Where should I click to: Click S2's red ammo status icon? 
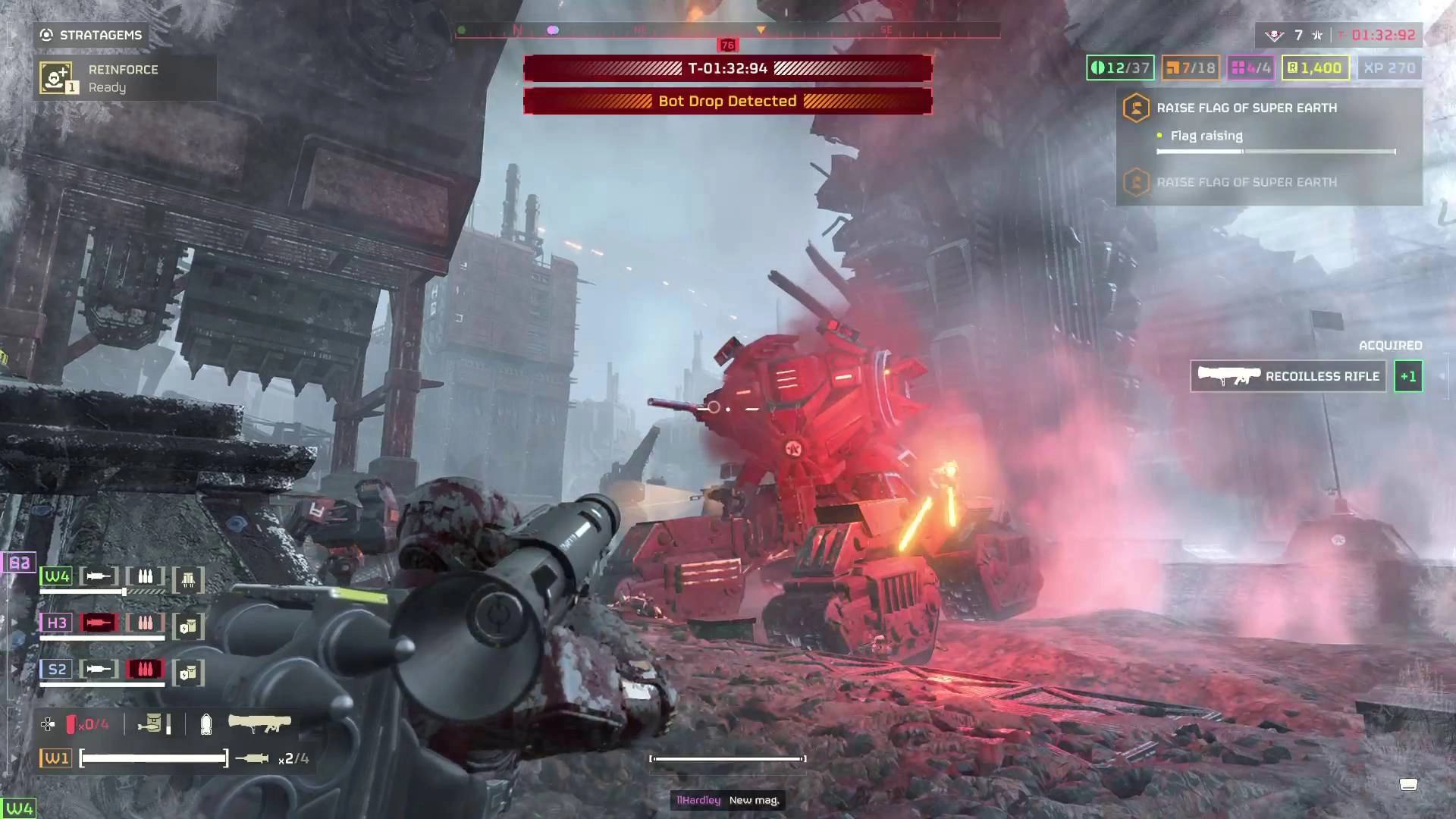tap(145, 669)
